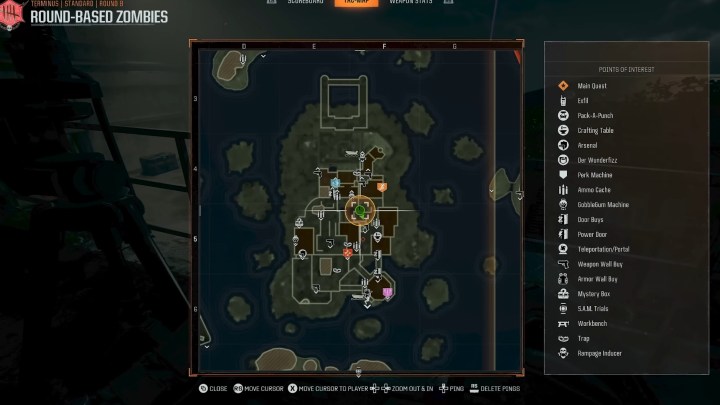Select Teleportation/Portal in the legend
The height and width of the screenshot is (405, 720).
point(603,249)
